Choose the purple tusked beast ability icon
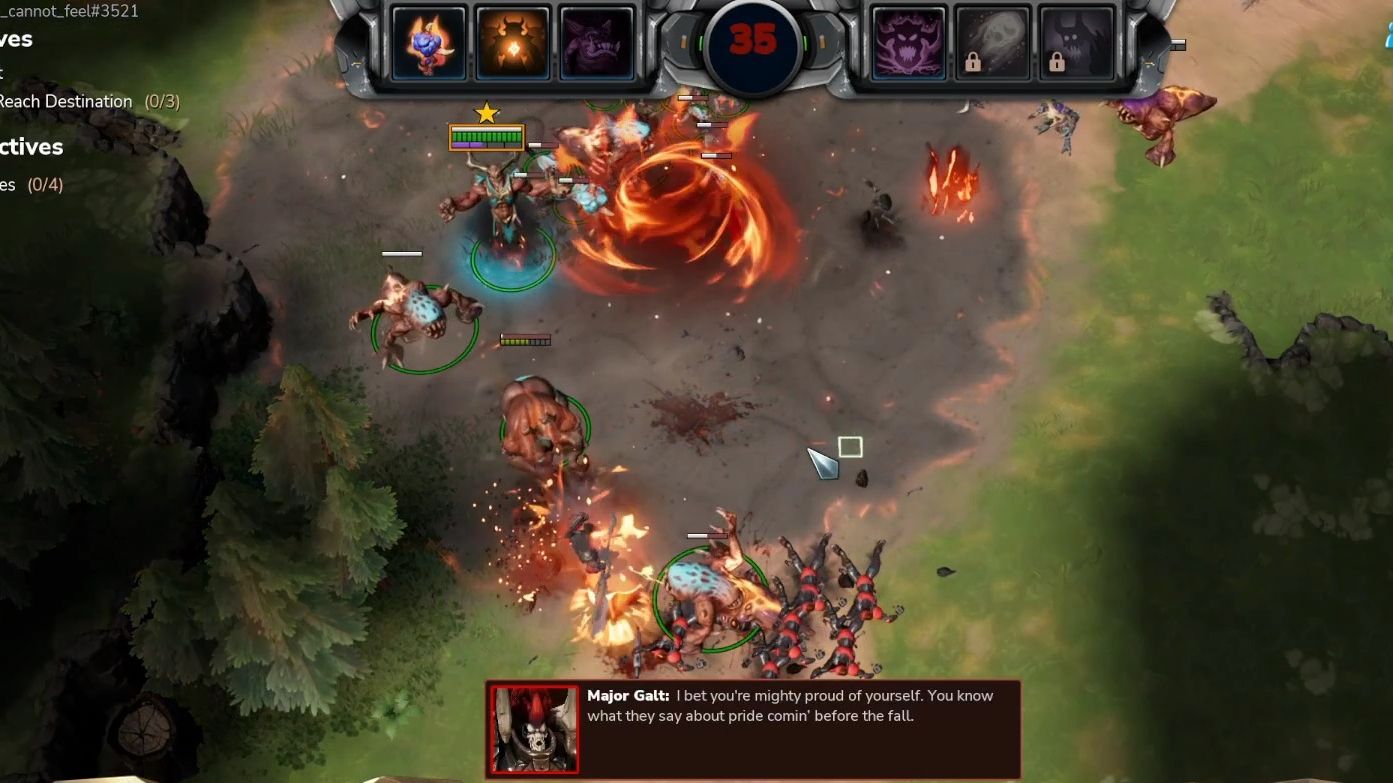Image resolution: width=1393 pixels, height=783 pixels. pyautogui.click(x=597, y=42)
